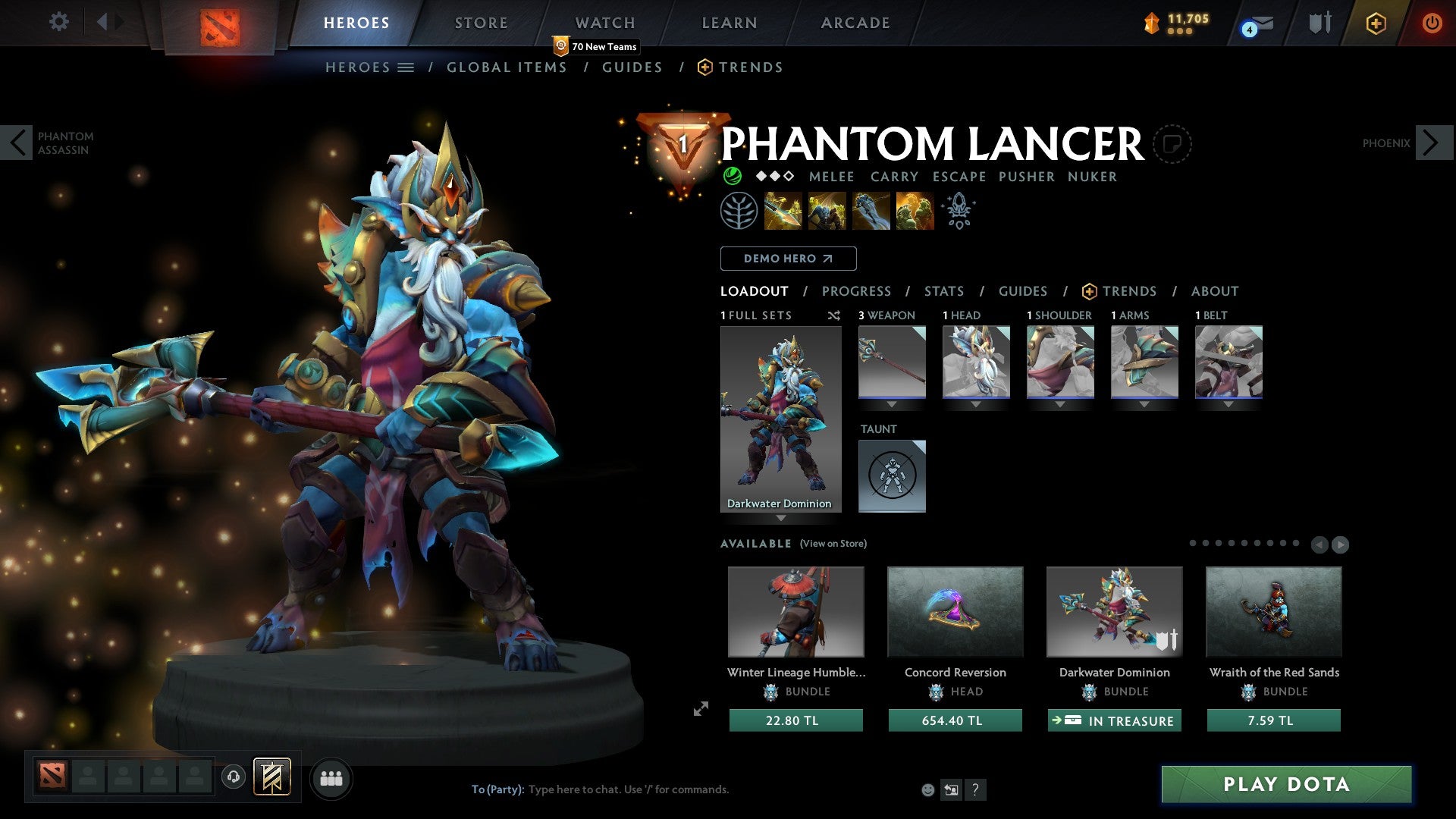The height and width of the screenshot is (819, 1456).
Task: Click the power button to exit
Action: point(1432,23)
